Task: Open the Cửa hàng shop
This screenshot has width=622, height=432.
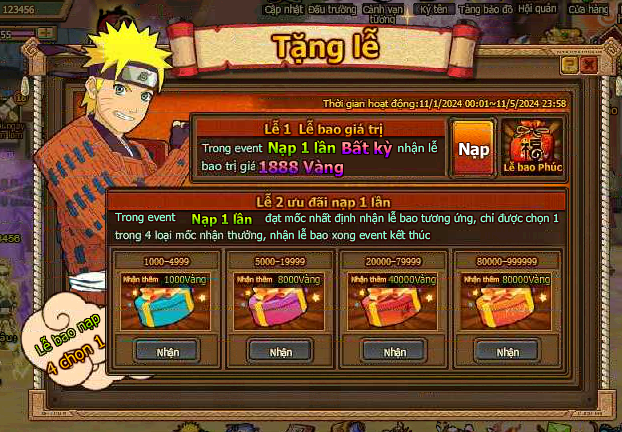Action: point(588,9)
